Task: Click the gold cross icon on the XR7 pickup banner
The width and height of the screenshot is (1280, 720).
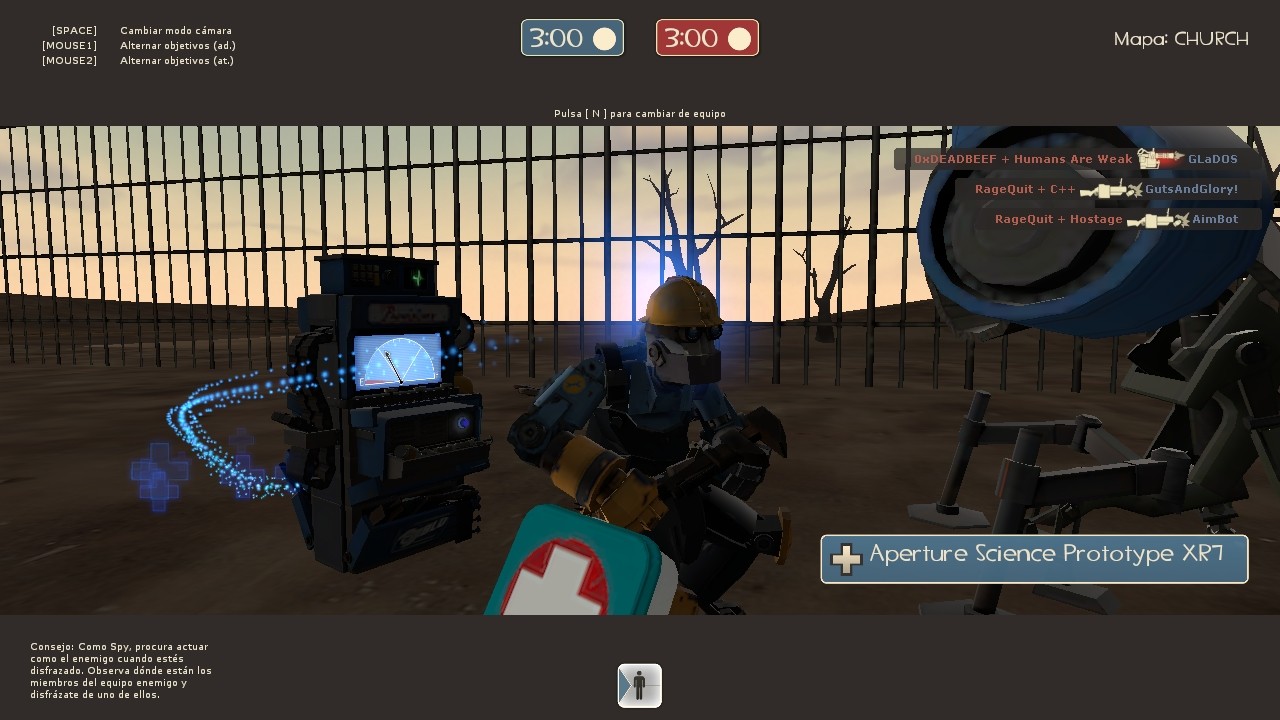Action: point(845,559)
